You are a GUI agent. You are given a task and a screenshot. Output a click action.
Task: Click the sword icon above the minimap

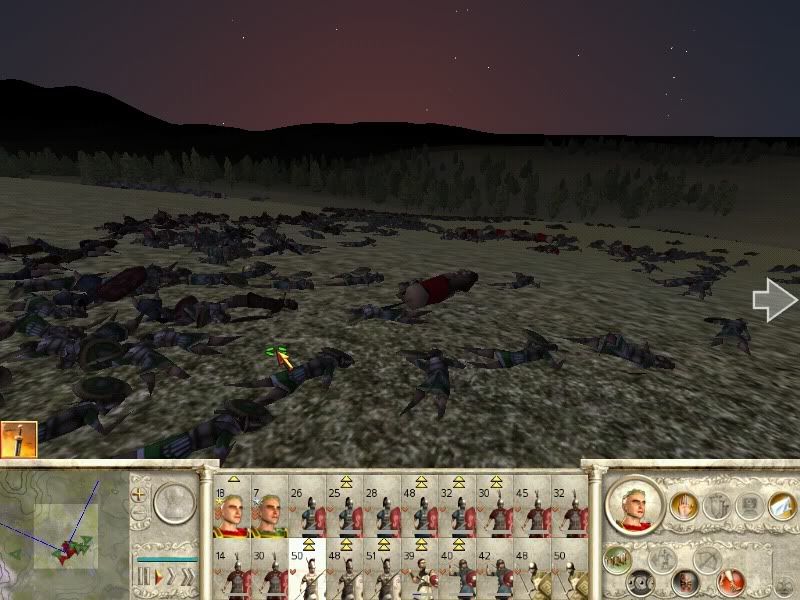19,439
